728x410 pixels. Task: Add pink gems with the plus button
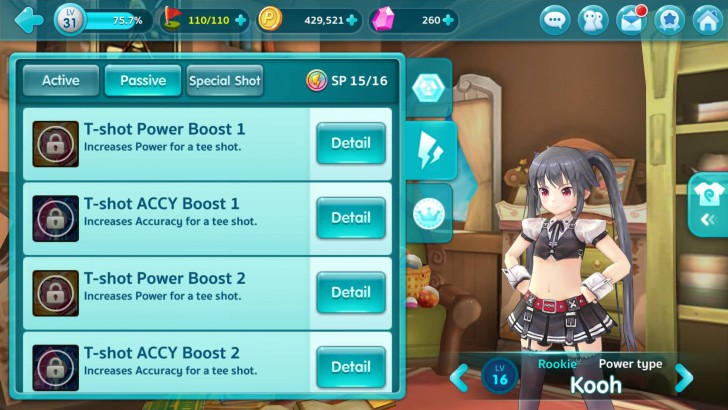pyautogui.click(x=450, y=20)
